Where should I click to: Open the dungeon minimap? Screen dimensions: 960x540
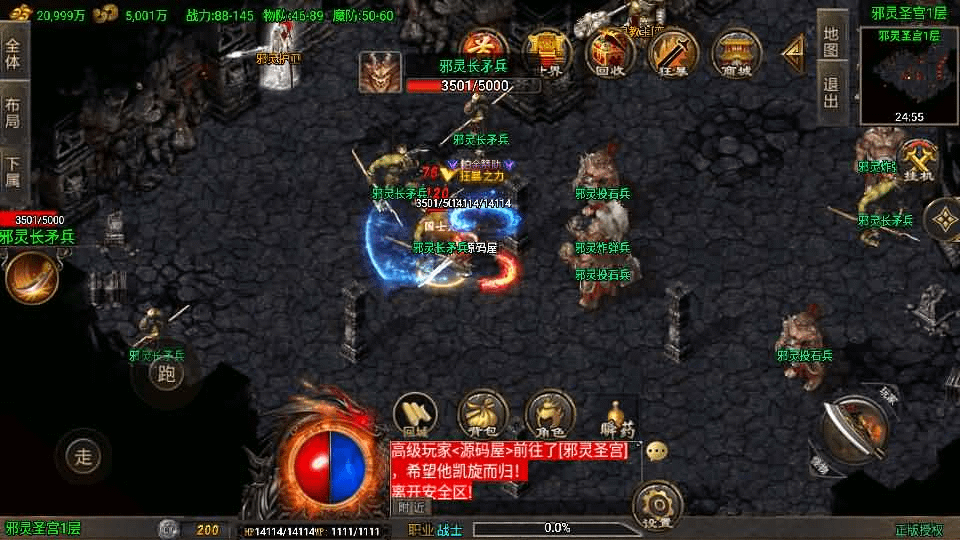[x=908, y=73]
